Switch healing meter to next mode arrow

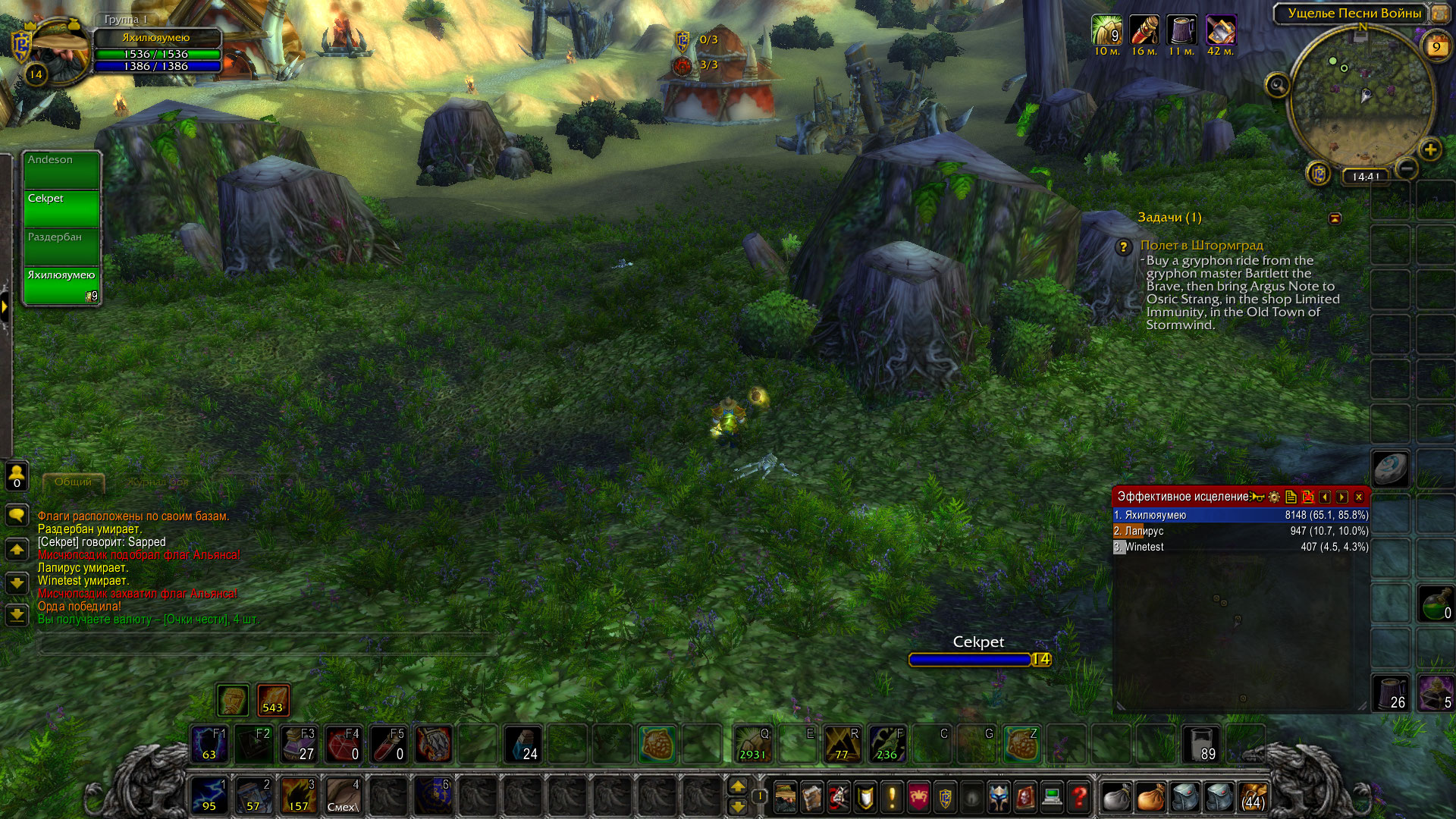tap(1342, 497)
